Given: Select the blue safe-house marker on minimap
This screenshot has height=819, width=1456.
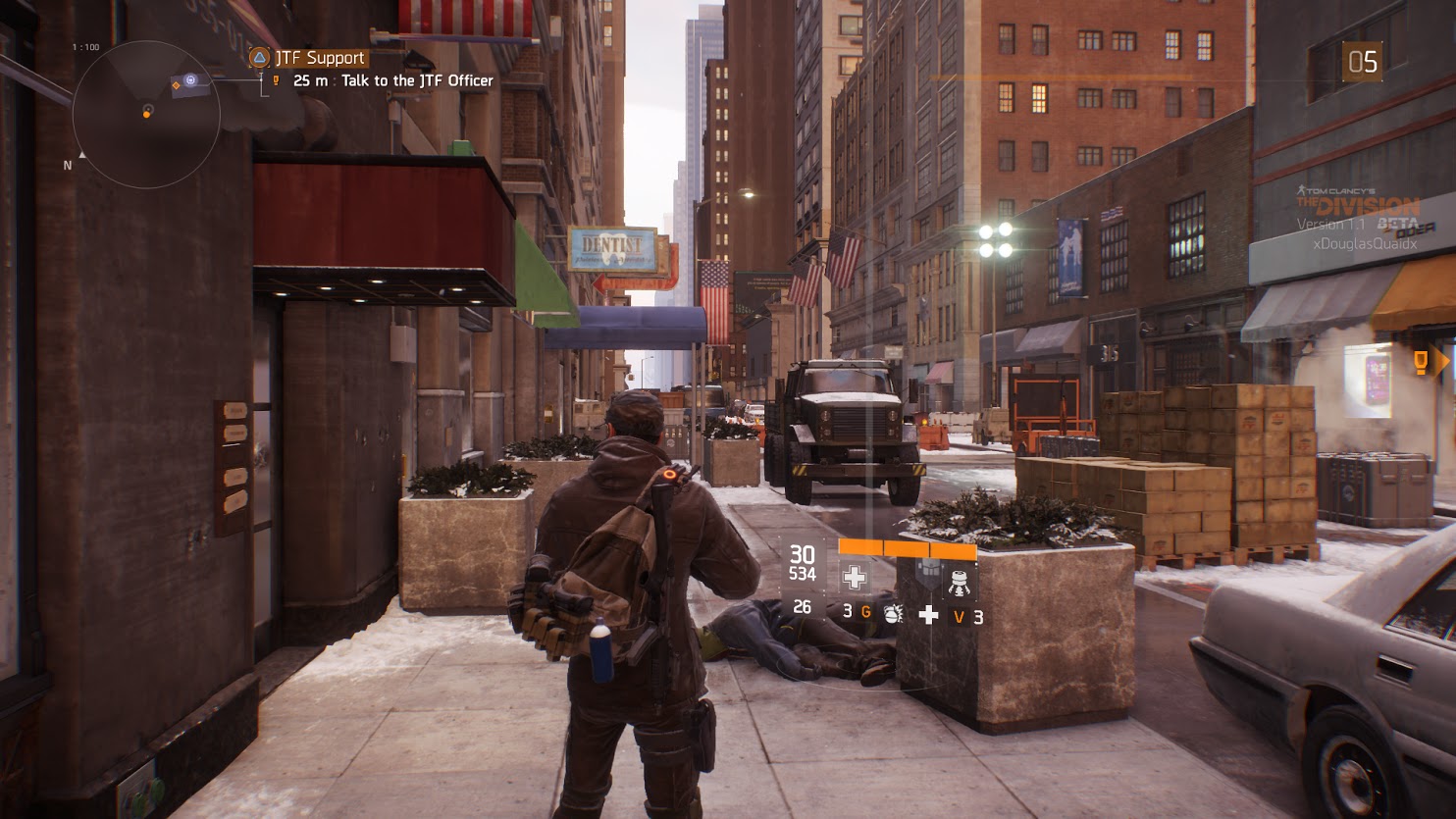Looking at the screenshot, I should click(x=192, y=80).
